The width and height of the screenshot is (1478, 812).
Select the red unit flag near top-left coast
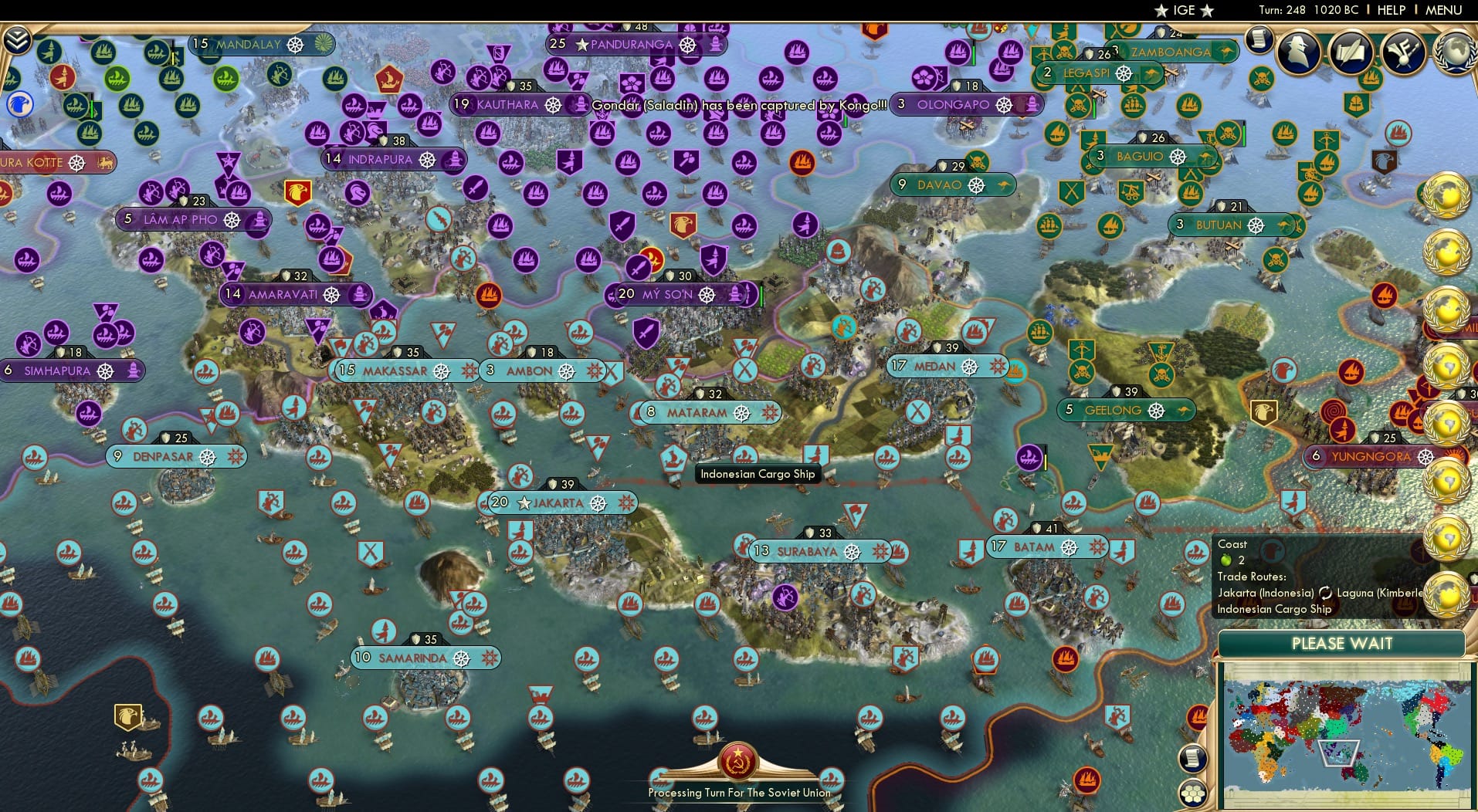tap(62, 77)
